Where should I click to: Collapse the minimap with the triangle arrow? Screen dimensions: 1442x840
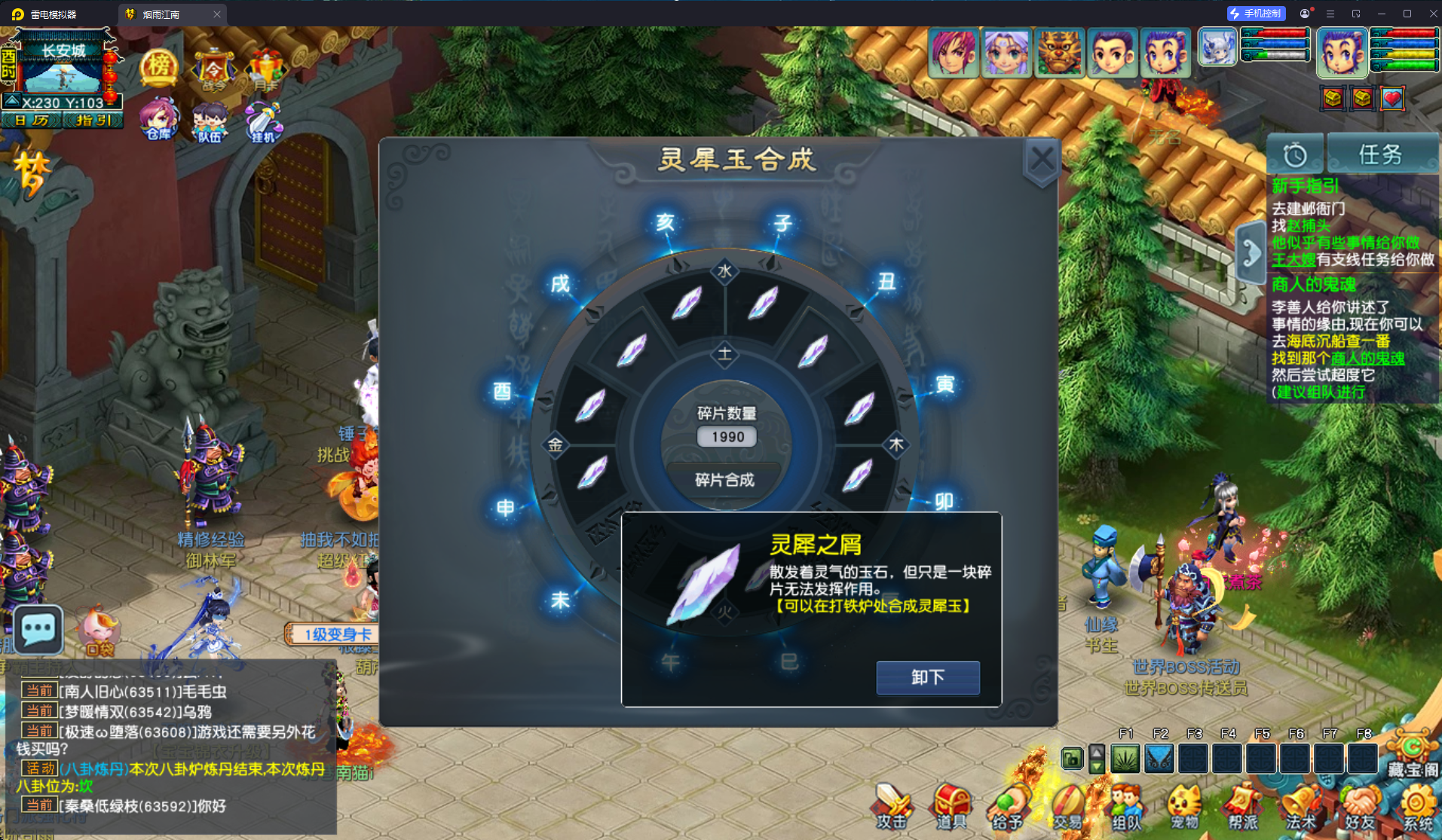point(11,98)
